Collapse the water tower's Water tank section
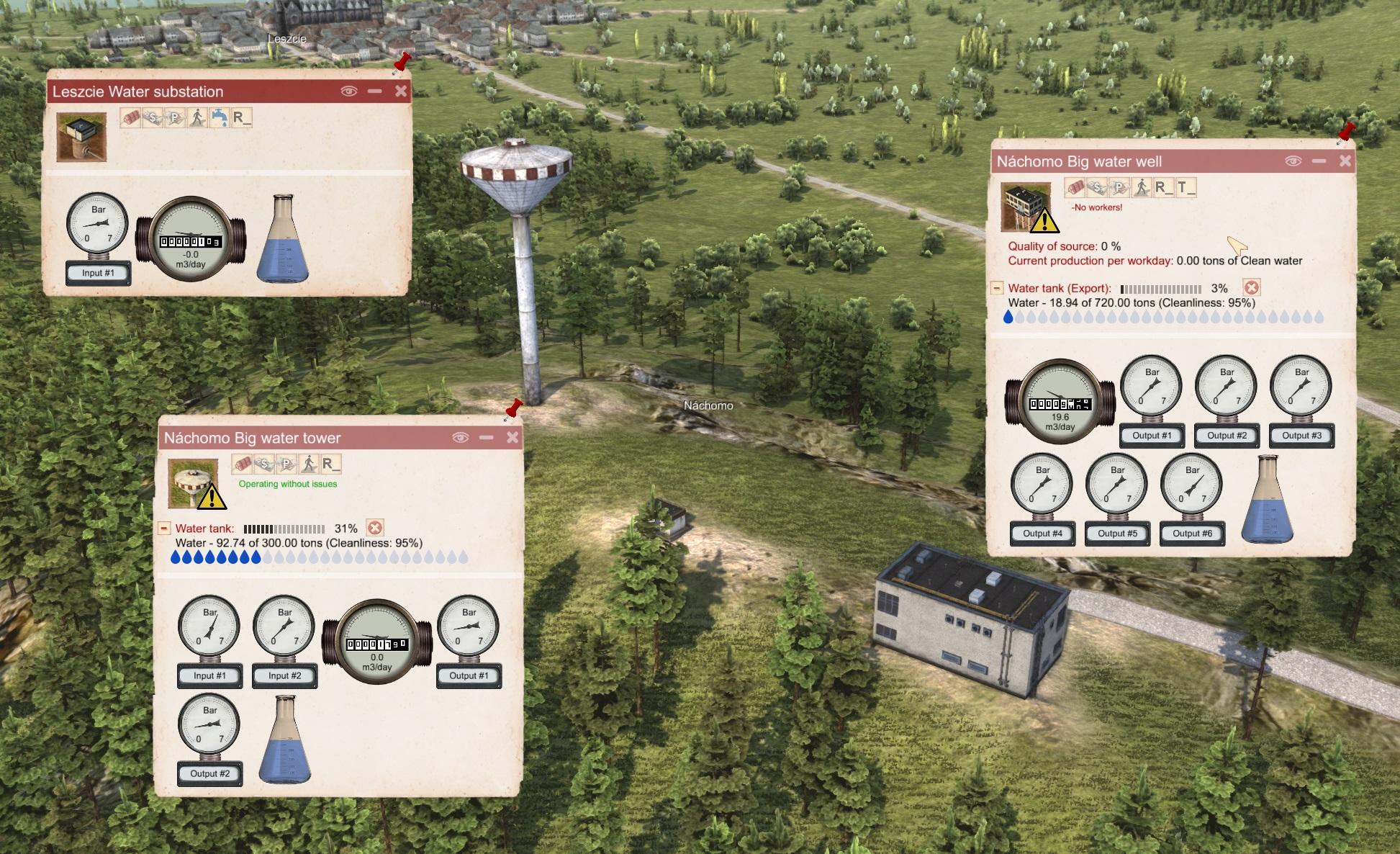The height and width of the screenshot is (854, 1400). (x=164, y=528)
